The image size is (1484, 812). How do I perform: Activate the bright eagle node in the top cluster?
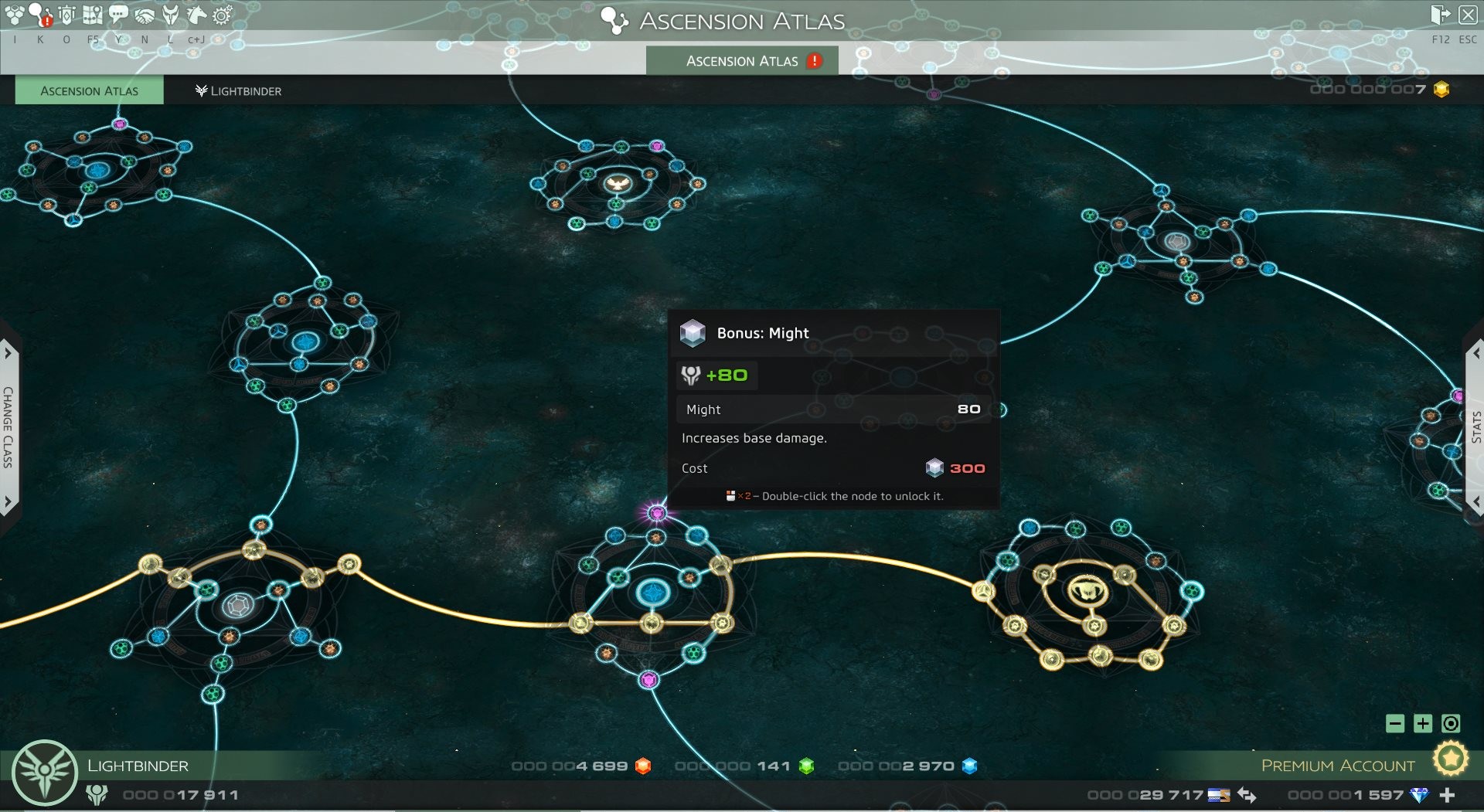618,184
